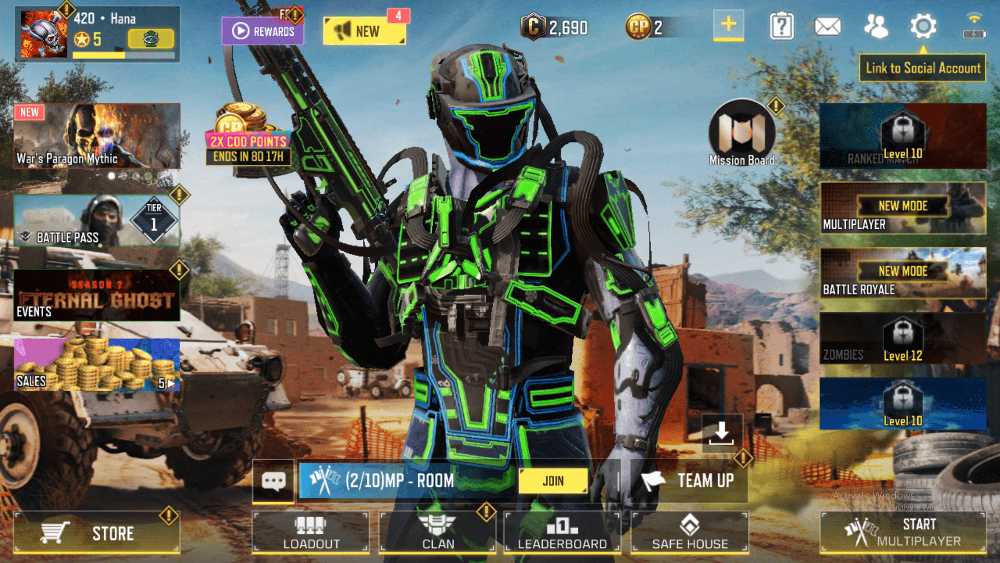Open the friends list icon
This screenshot has width=1000, height=563.
(876, 27)
